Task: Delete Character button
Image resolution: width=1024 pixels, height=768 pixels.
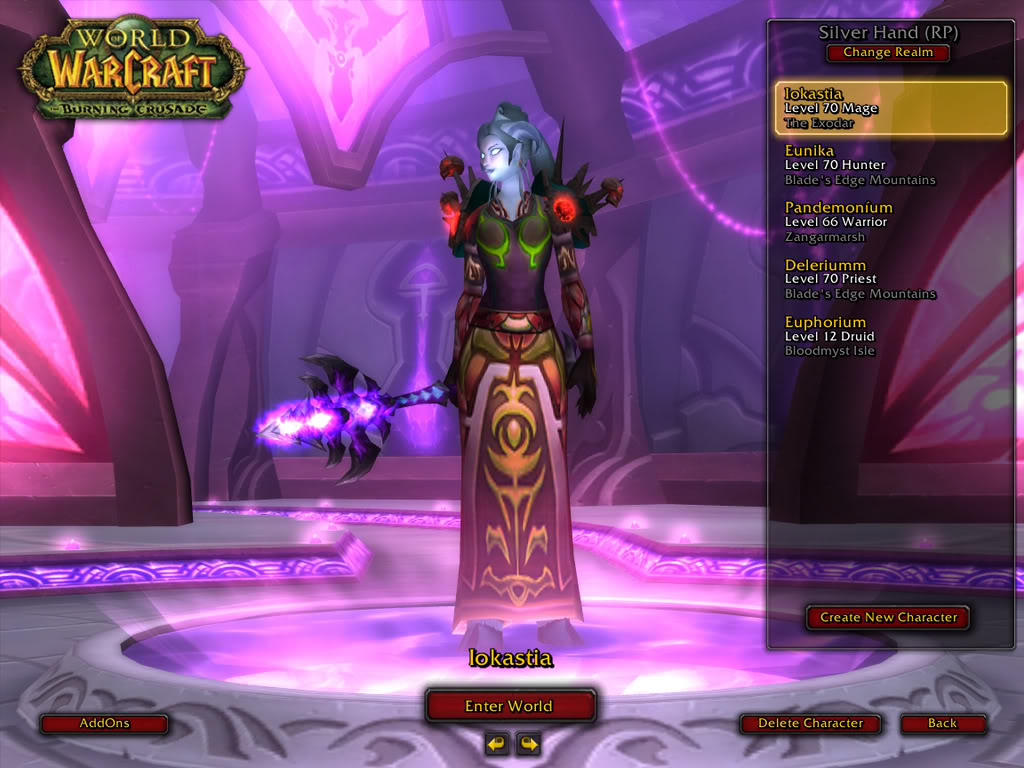Action: coord(810,723)
